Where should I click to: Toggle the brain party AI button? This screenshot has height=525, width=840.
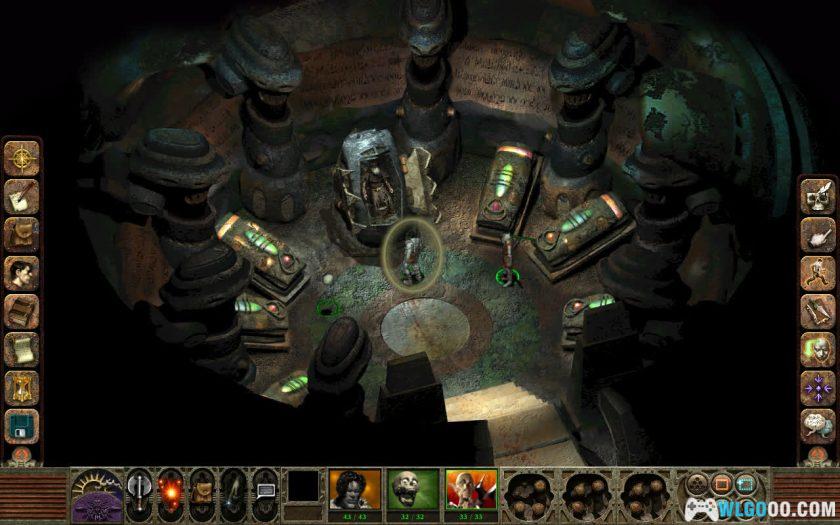point(817,423)
